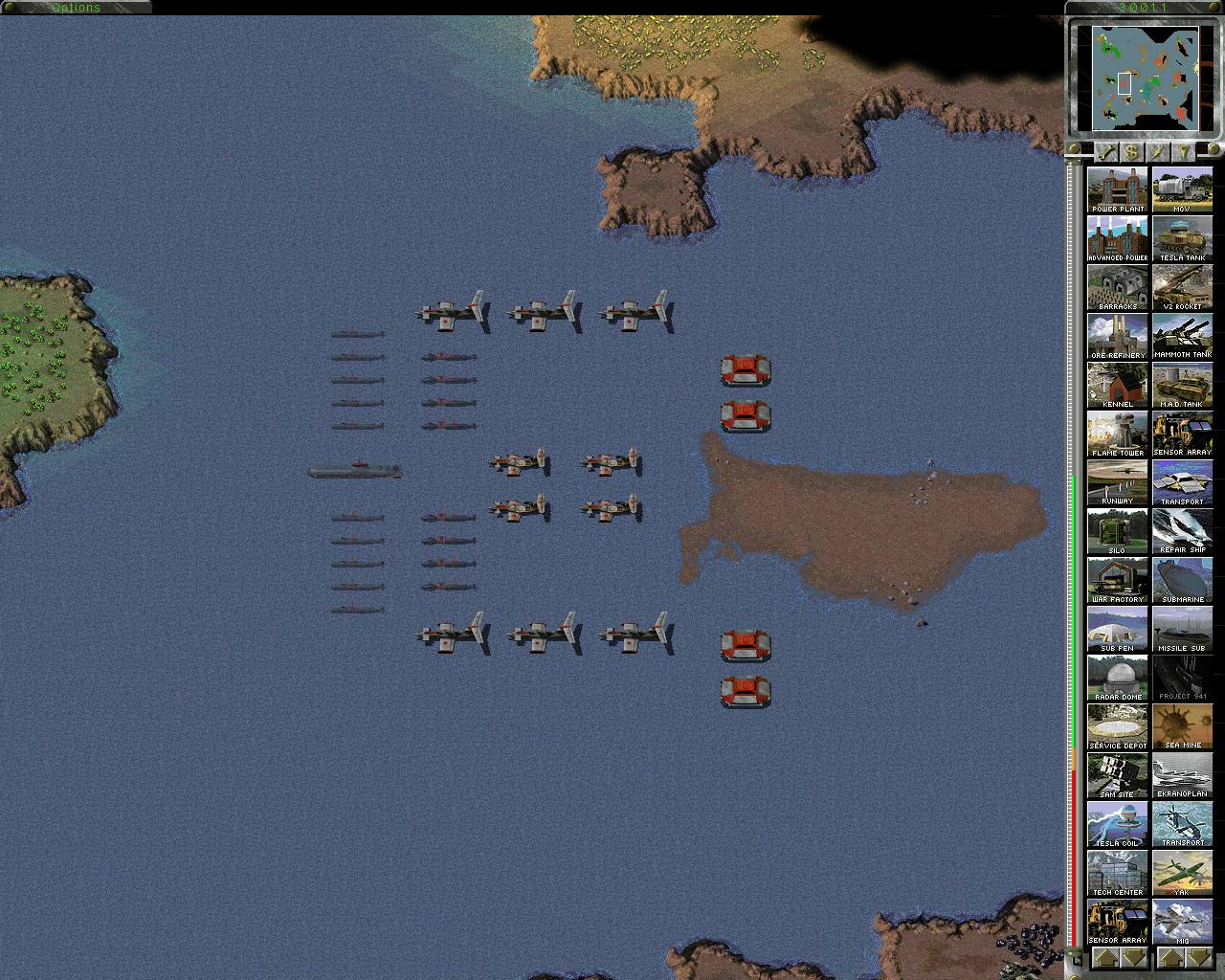Queue a Mammoth Tank
The width and height of the screenshot is (1225, 980).
(1183, 335)
